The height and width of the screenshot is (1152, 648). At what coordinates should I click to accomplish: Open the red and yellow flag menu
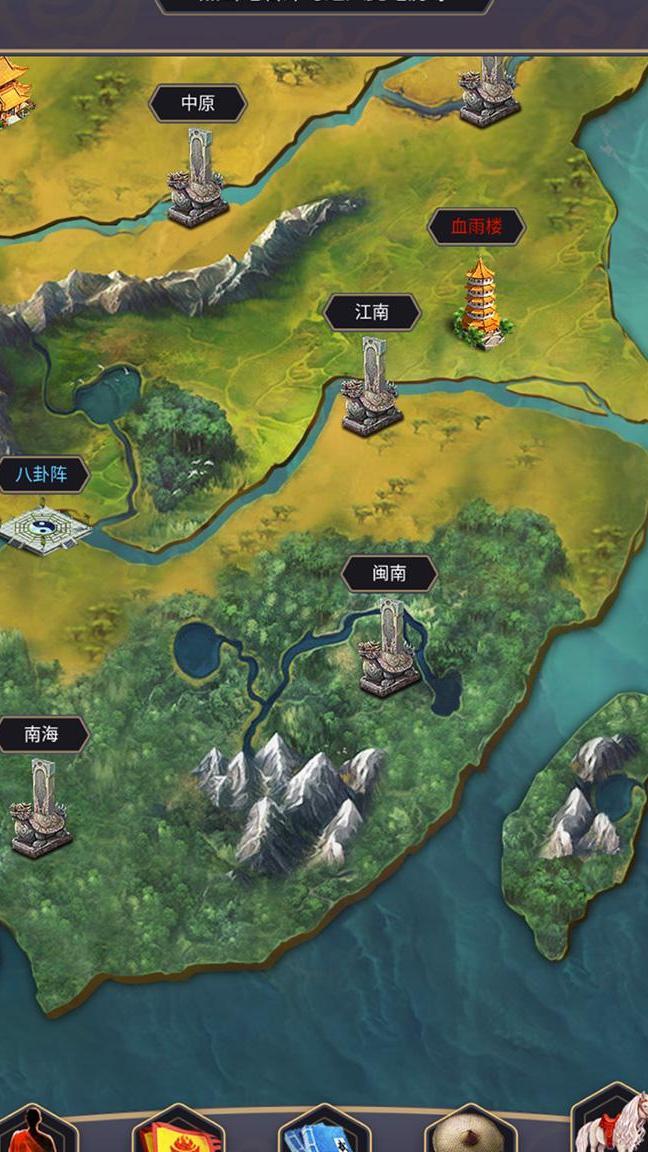click(178, 1134)
